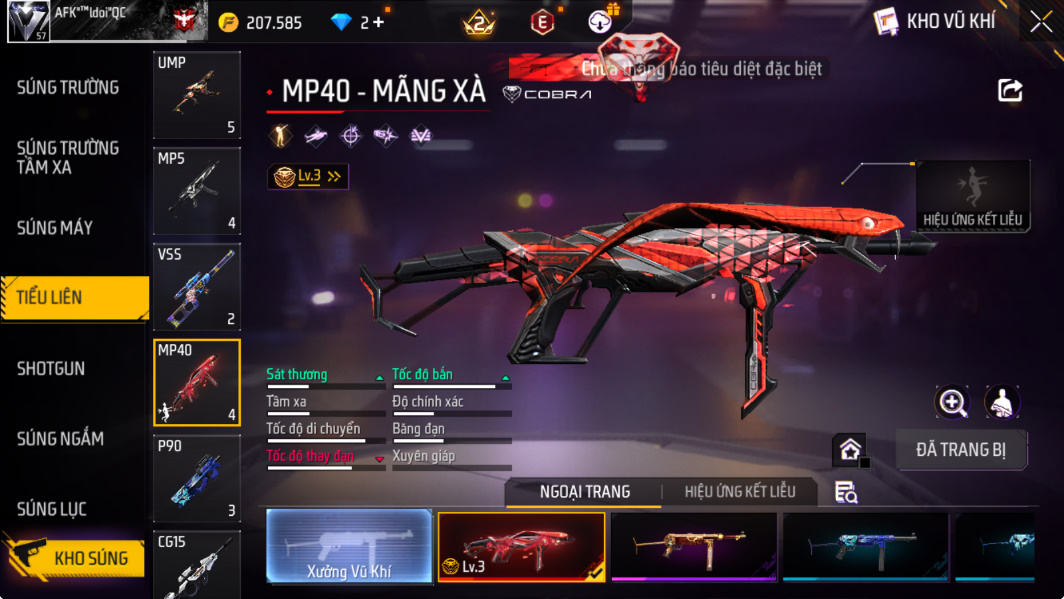The image size is (1064, 599).
Task: Choose the MP5 weapon tile
Action: [x=197, y=191]
